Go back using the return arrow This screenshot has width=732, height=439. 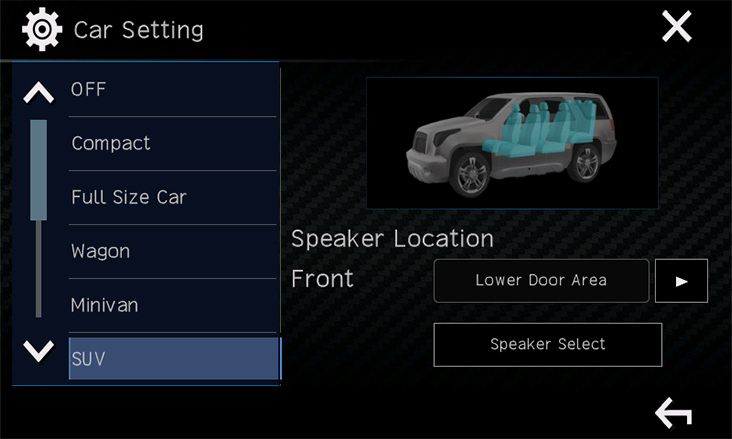point(673,412)
